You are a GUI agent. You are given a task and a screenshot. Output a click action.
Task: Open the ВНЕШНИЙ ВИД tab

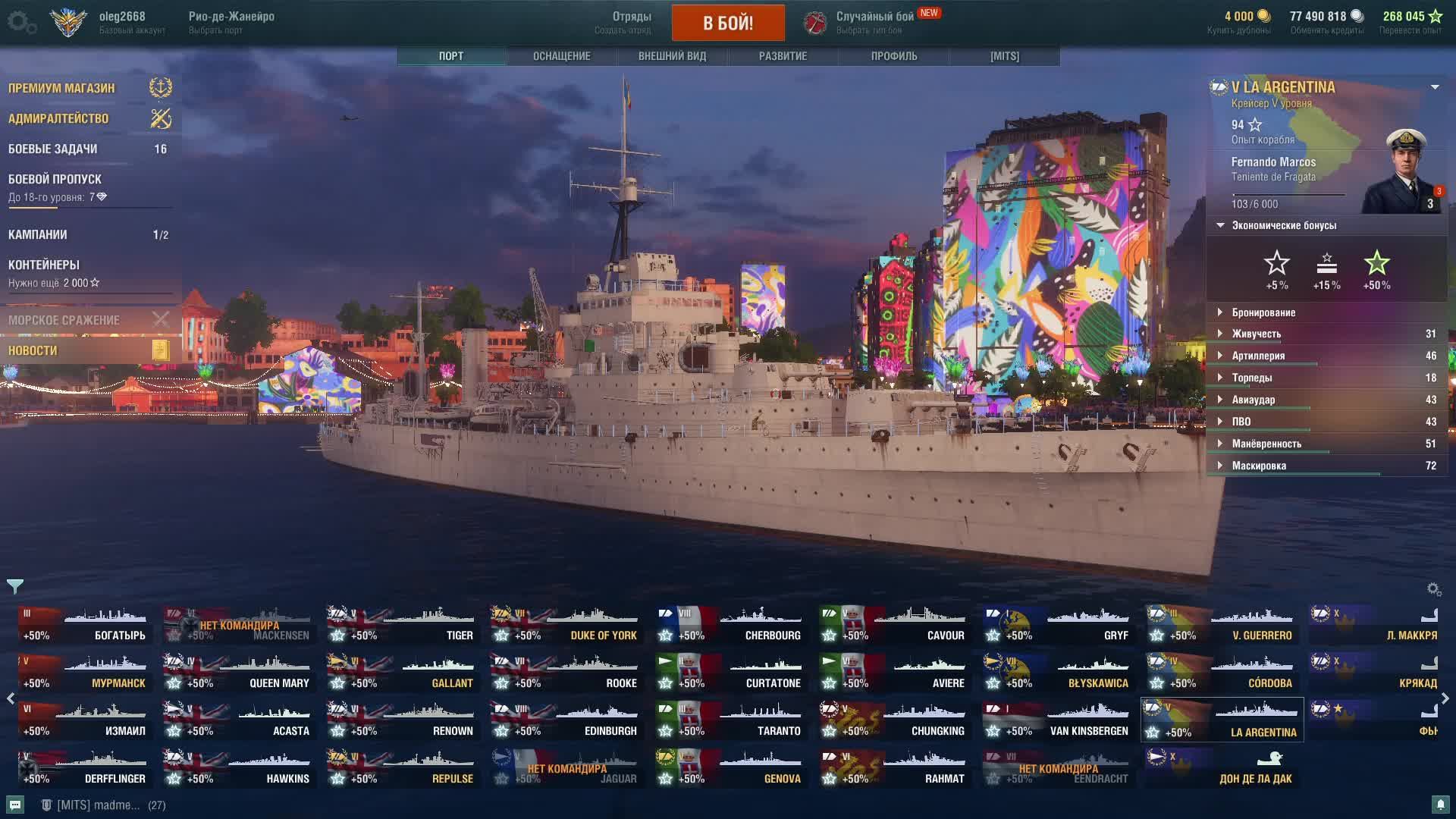(672, 56)
